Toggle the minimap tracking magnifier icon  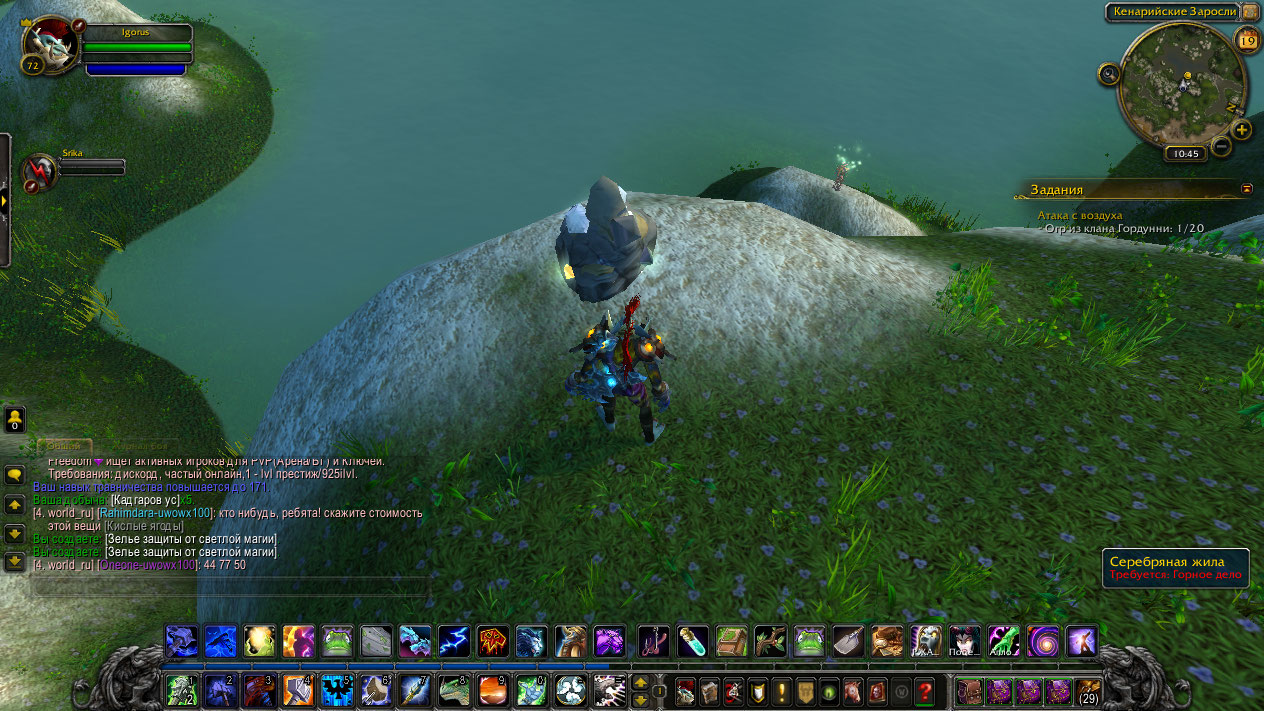[x=1108, y=73]
